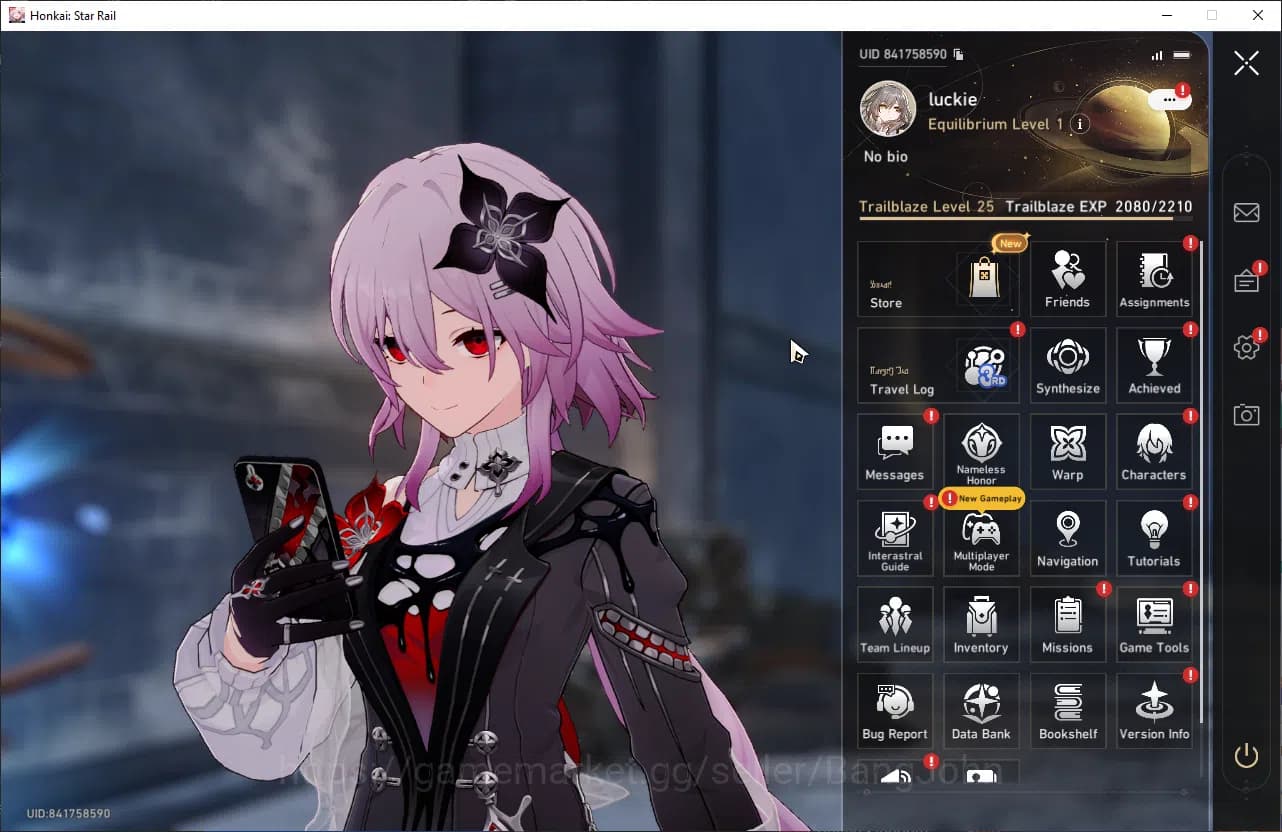Open the Messages panel
The image size is (1282, 832).
click(x=894, y=451)
